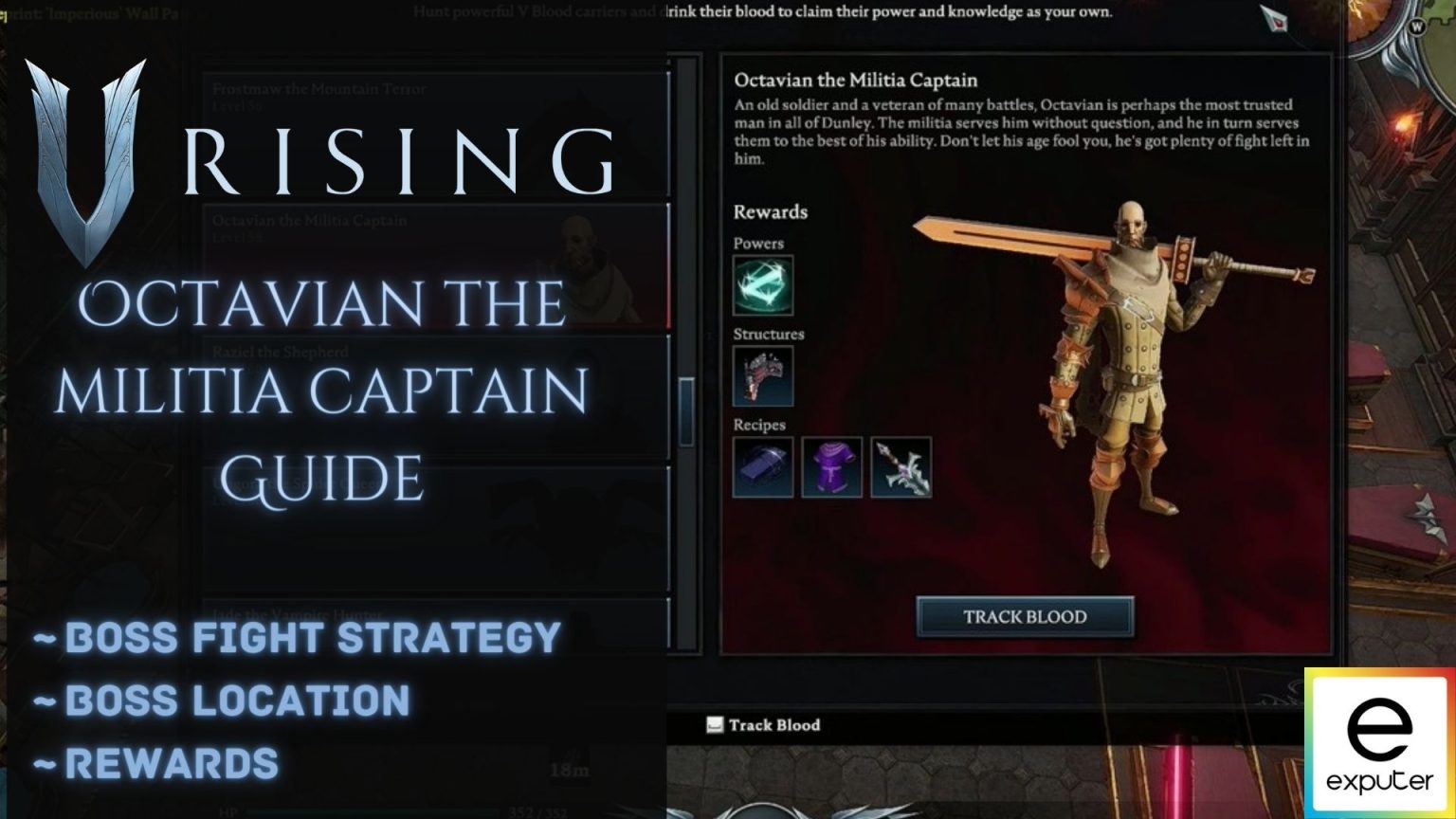Select the first blue Recipe reward icon
1456x819 pixels.
tap(763, 467)
